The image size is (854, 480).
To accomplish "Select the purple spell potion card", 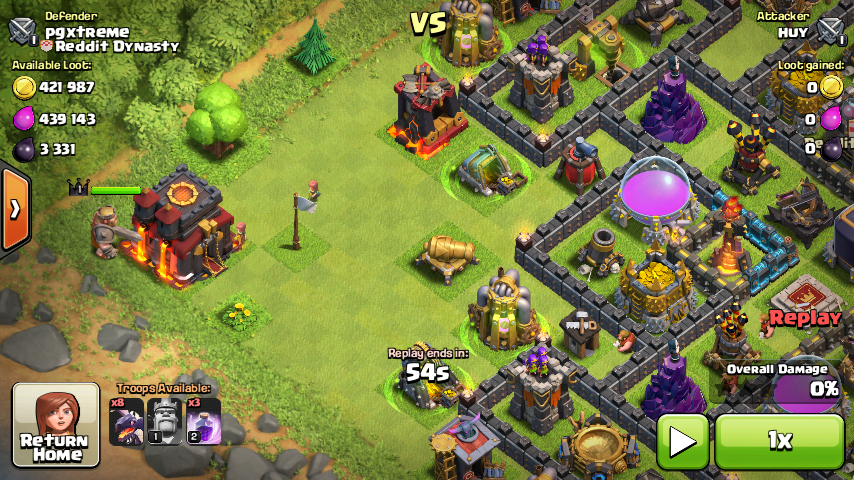I will click(203, 421).
